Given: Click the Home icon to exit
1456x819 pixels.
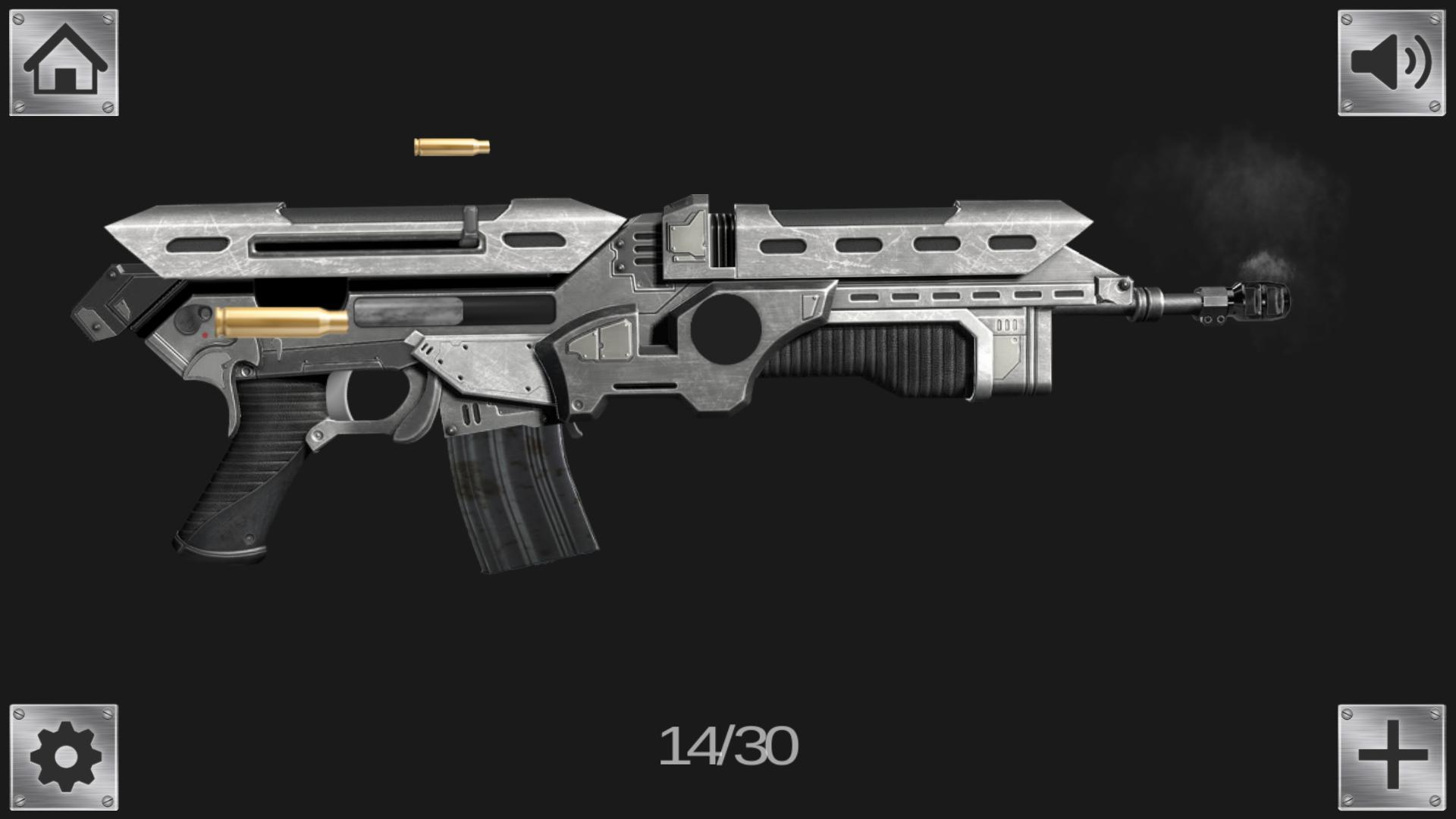Looking at the screenshot, I should (x=64, y=63).
